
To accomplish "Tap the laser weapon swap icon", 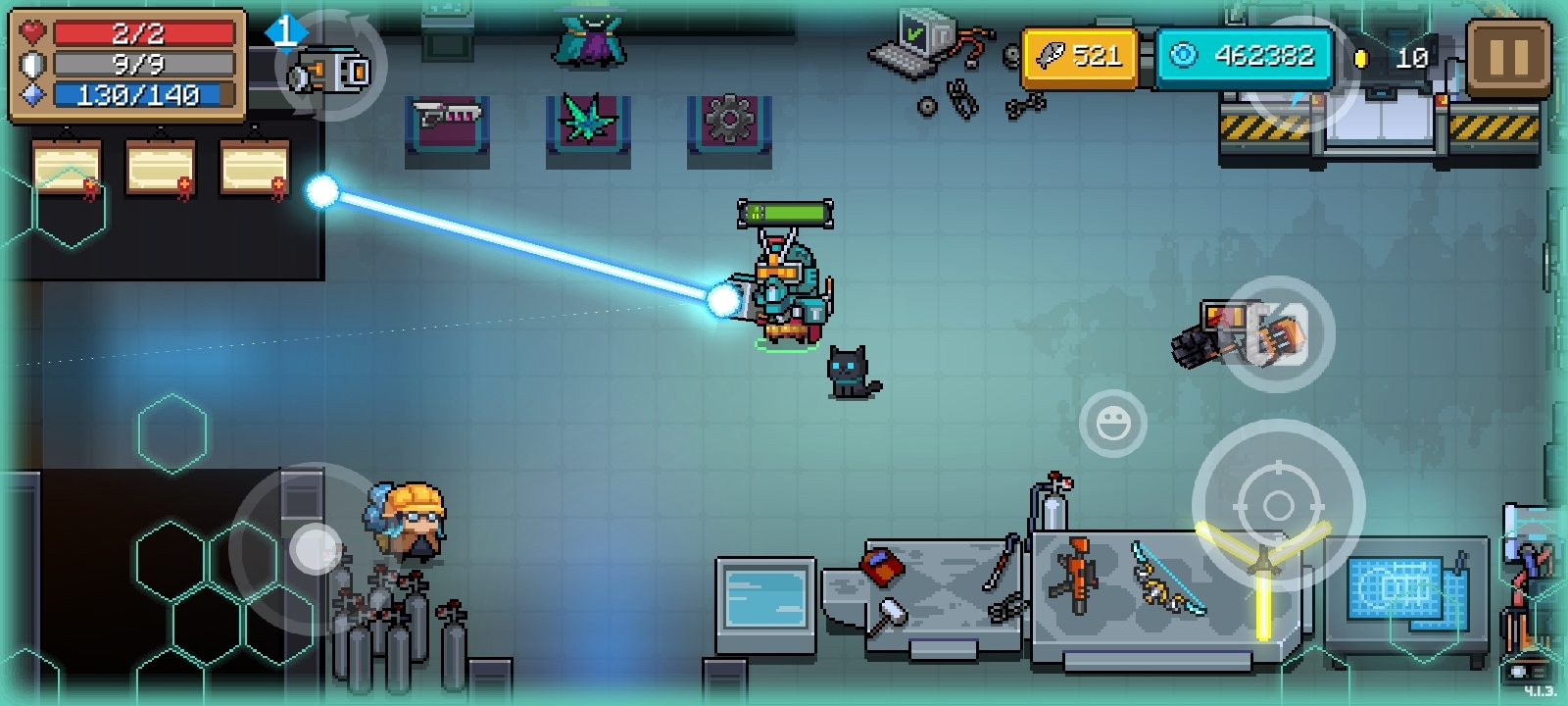I will 331,69.
